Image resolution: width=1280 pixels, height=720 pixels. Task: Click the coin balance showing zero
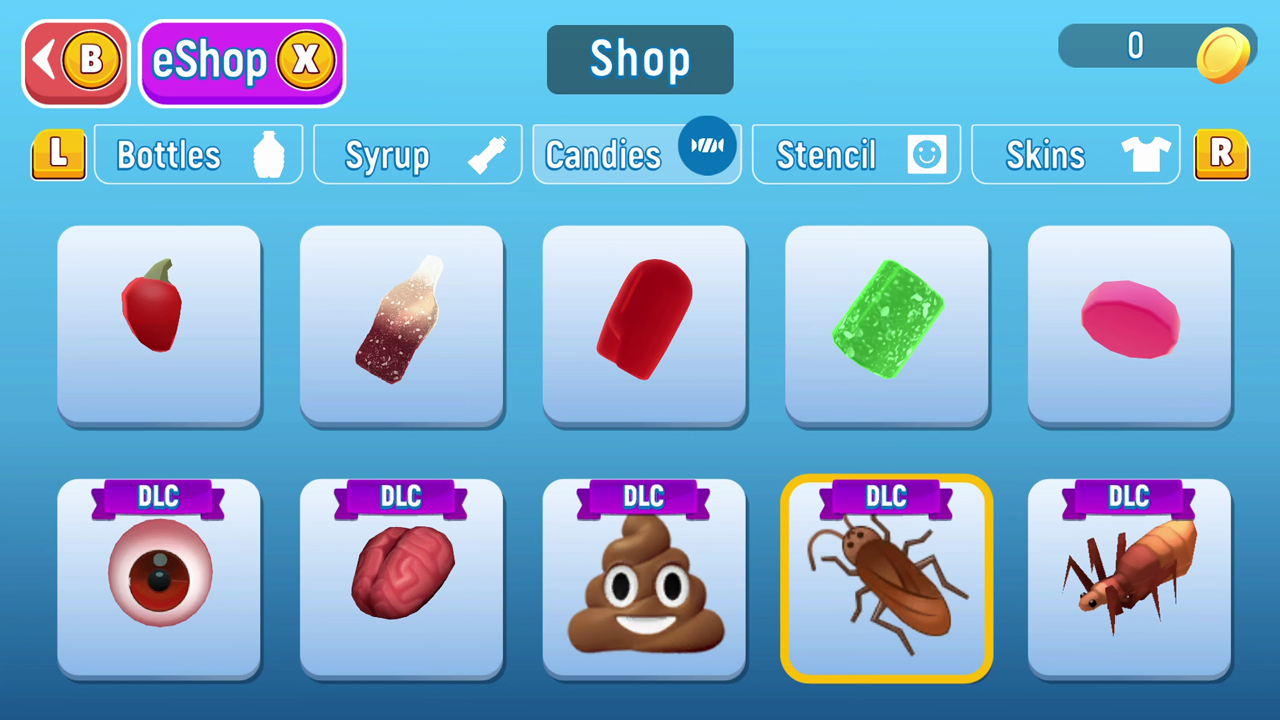coord(1135,46)
